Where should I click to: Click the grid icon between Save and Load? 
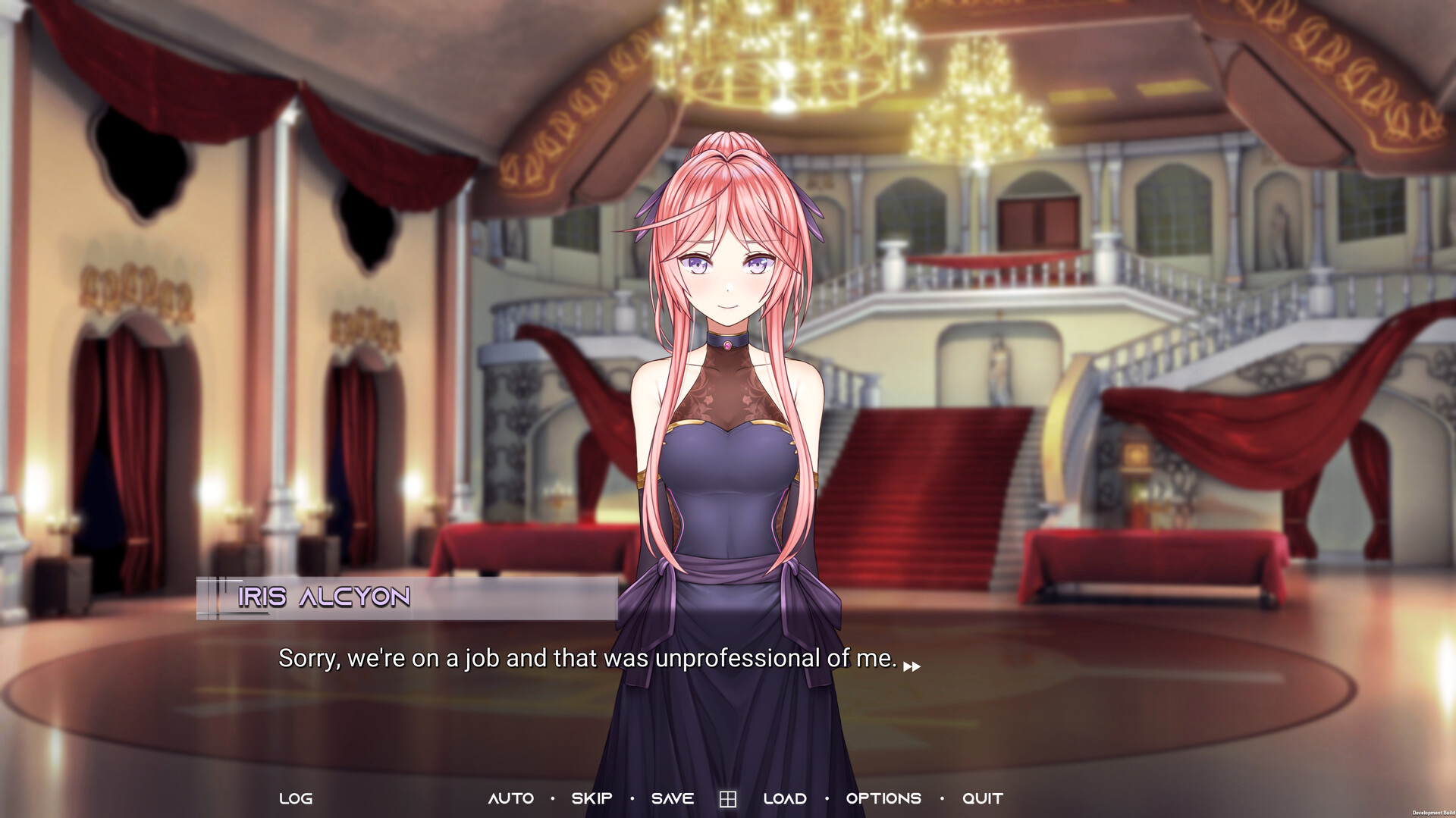tap(728, 799)
